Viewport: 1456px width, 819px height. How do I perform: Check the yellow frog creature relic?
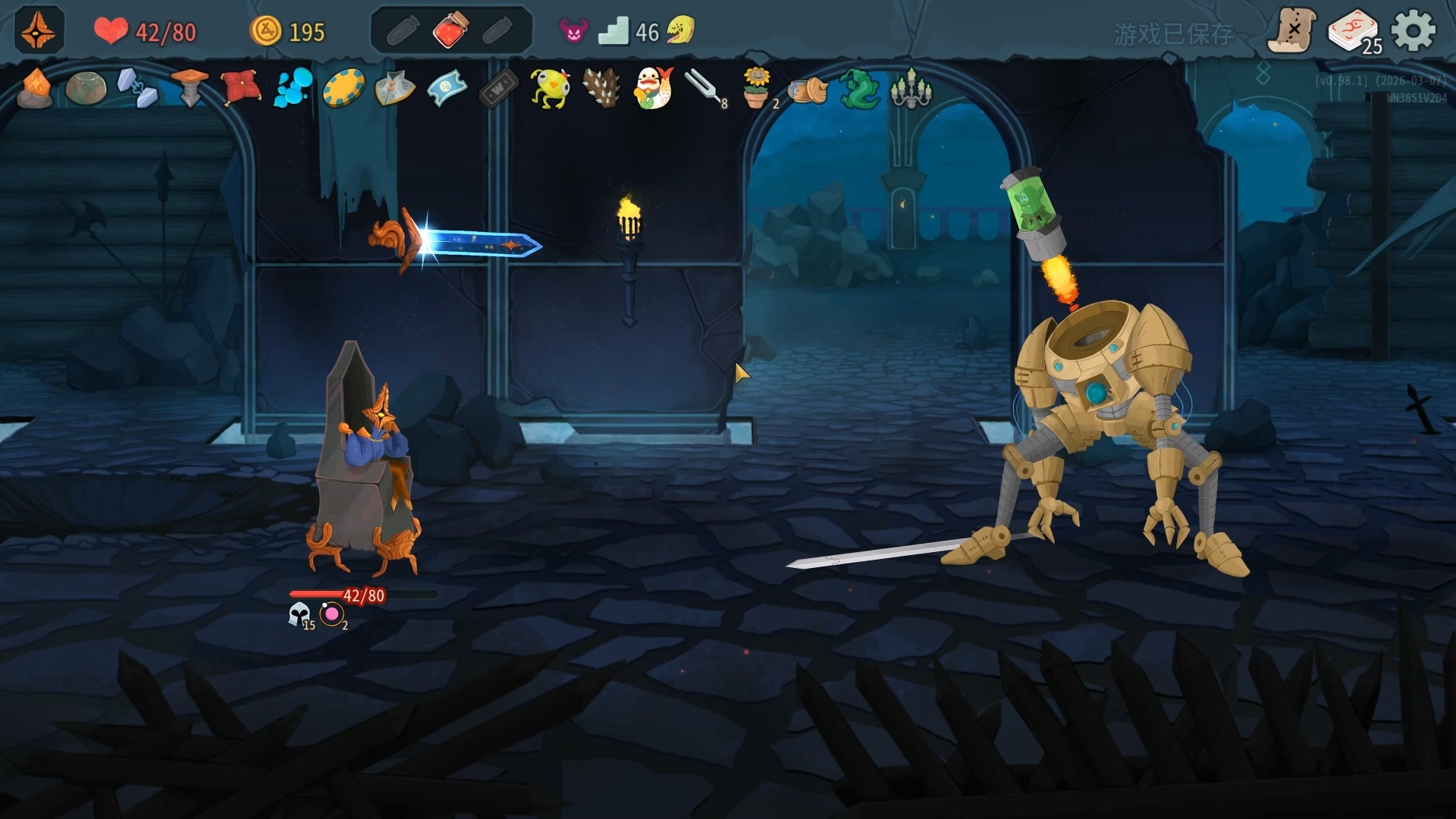point(550,89)
